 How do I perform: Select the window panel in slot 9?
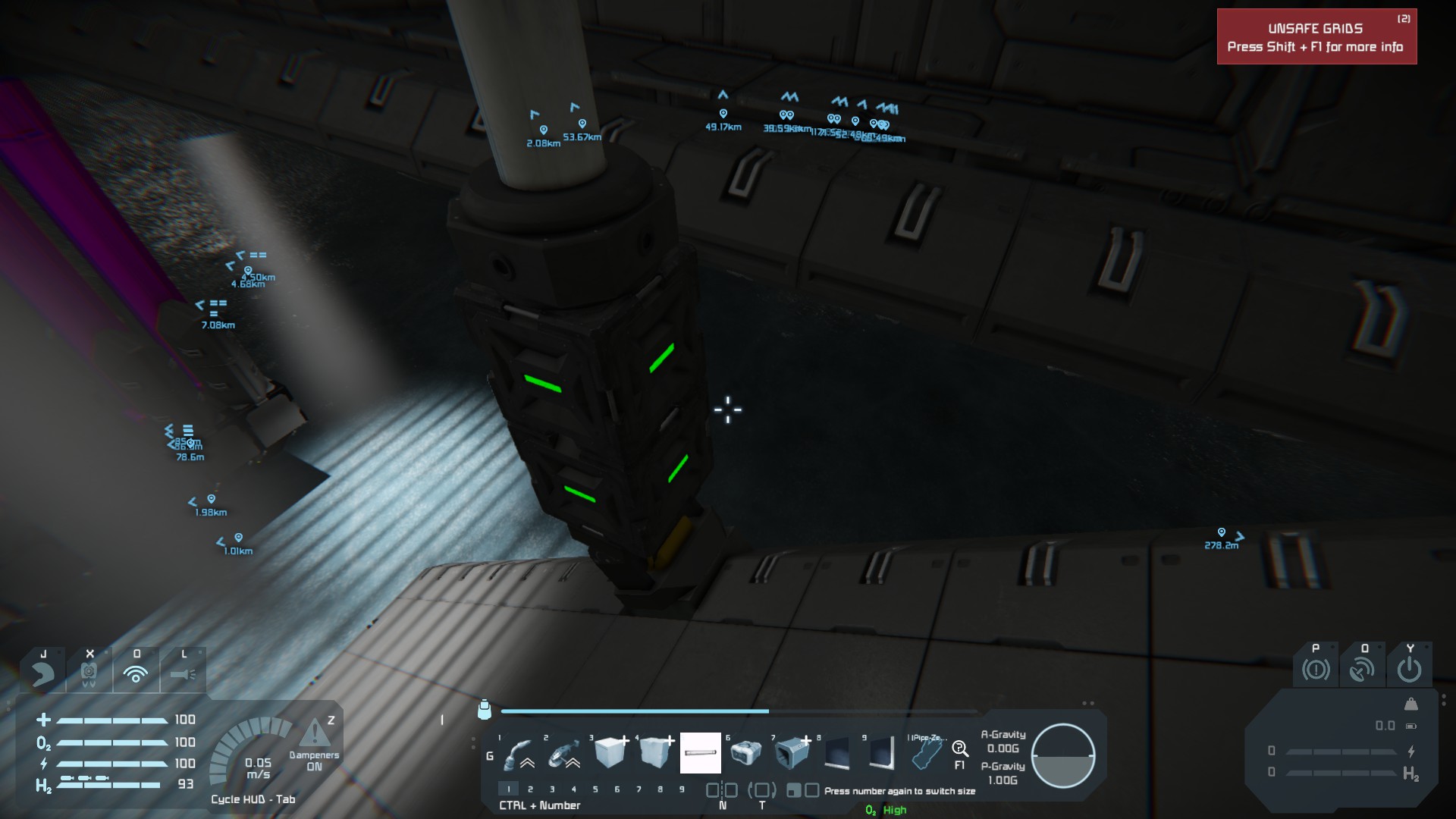pyautogui.click(x=881, y=753)
